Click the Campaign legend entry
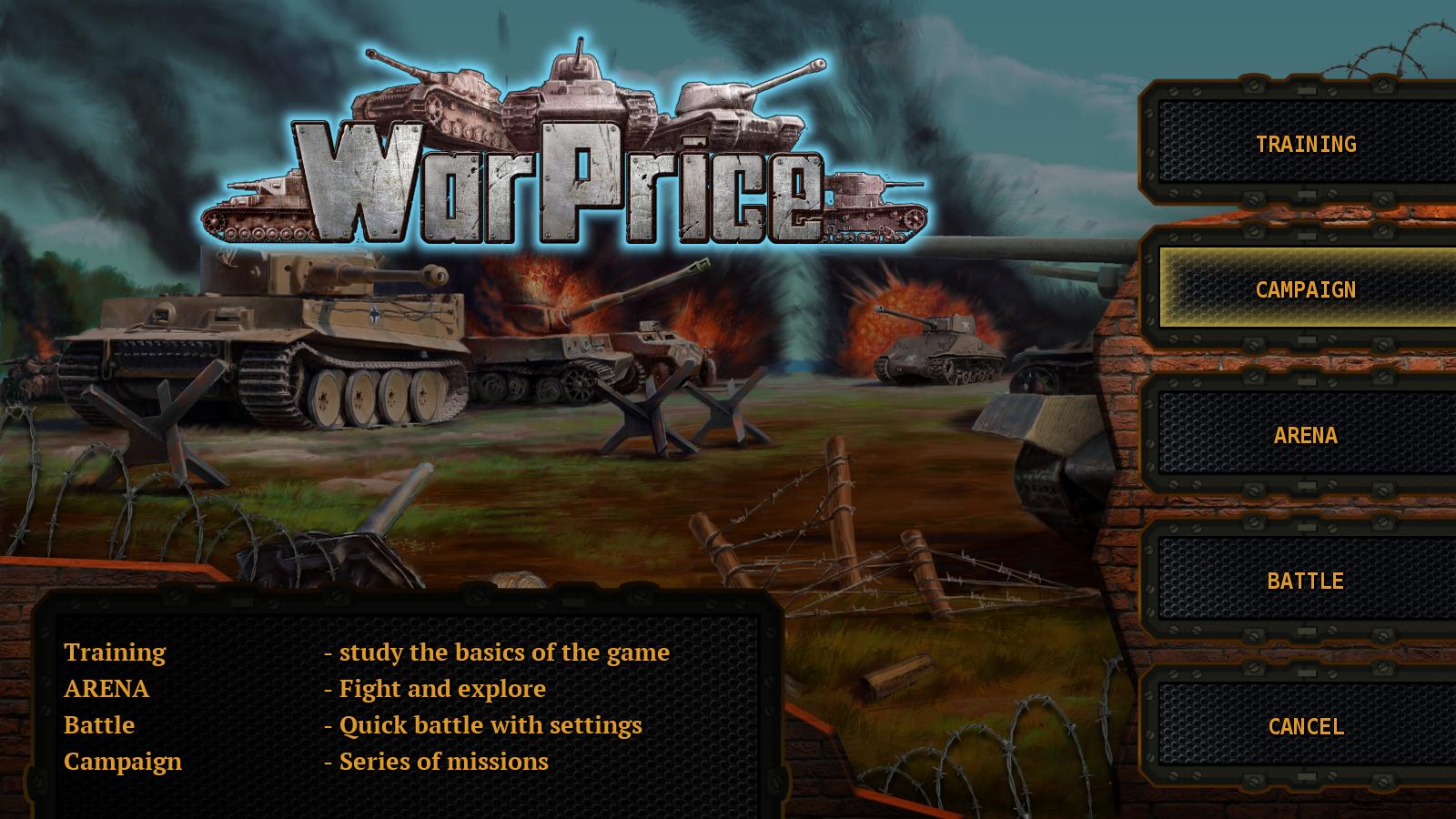The height and width of the screenshot is (819, 1456). (x=122, y=763)
